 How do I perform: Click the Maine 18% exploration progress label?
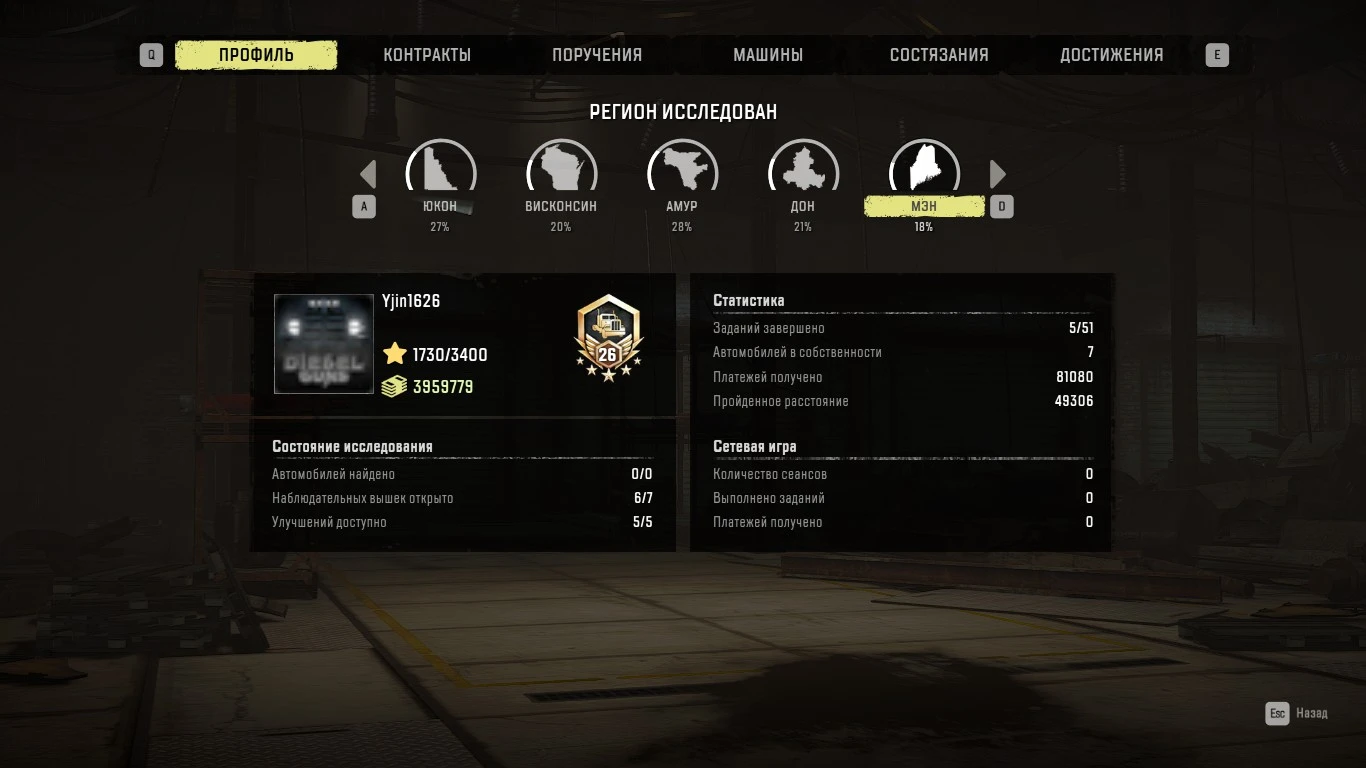point(923,226)
